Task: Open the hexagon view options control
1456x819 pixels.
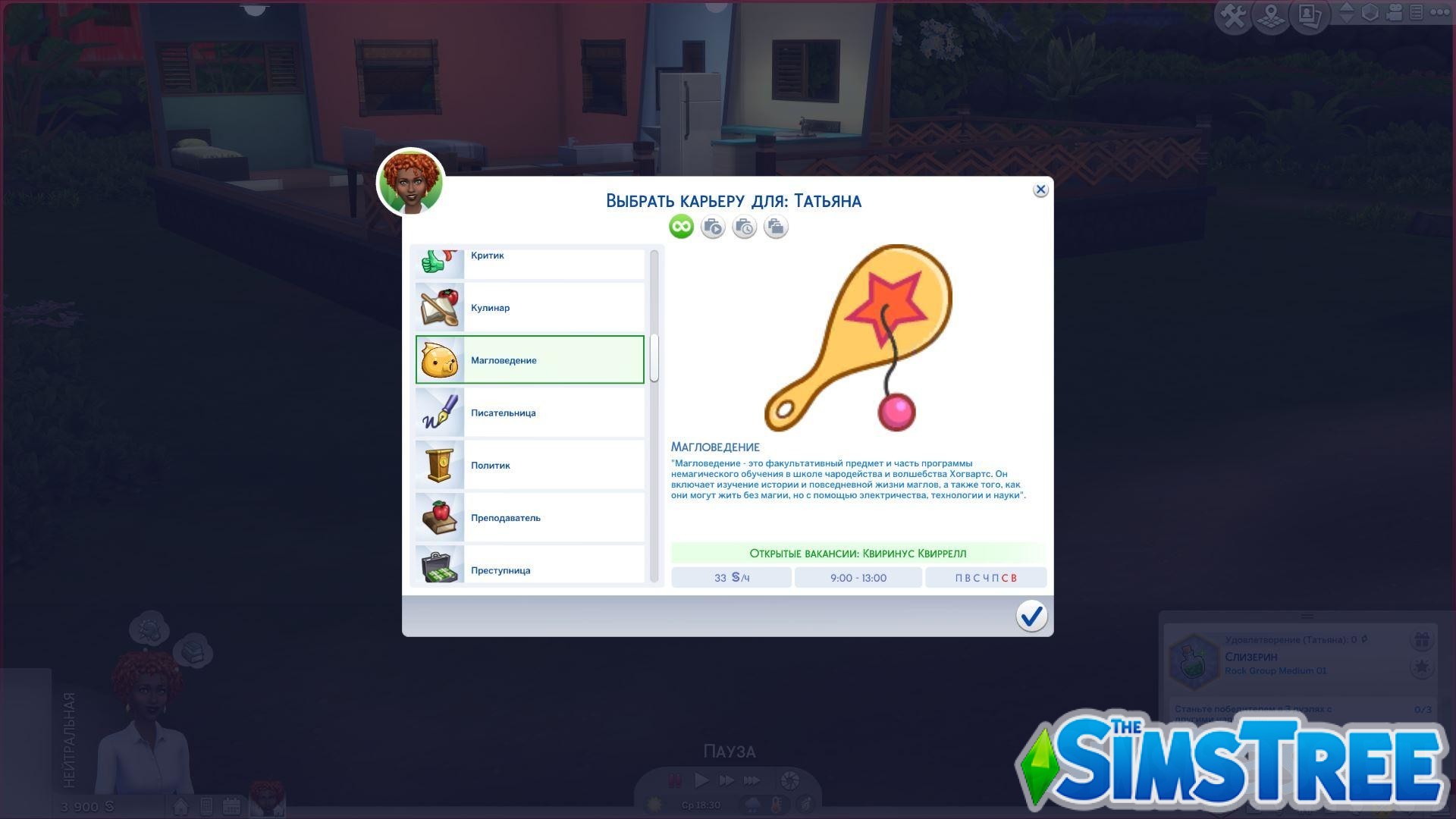Action: point(1370,14)
